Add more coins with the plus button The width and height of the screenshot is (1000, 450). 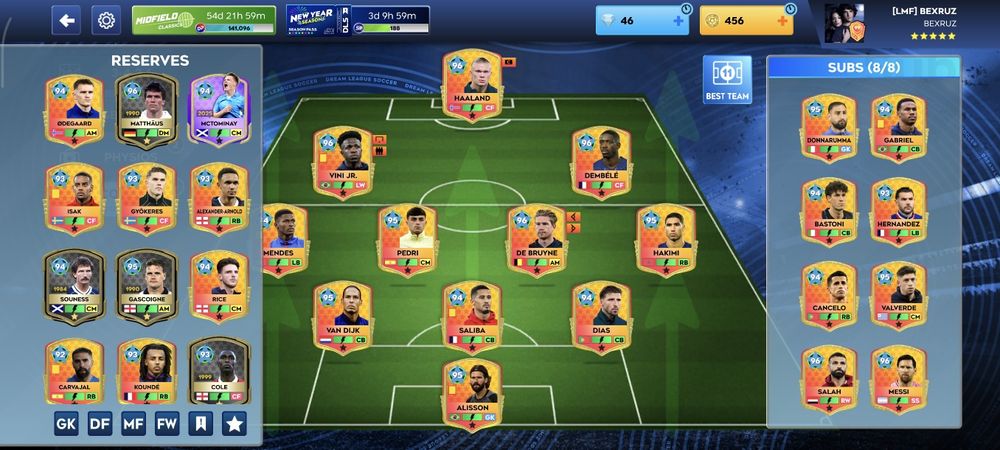click(782, 21)
